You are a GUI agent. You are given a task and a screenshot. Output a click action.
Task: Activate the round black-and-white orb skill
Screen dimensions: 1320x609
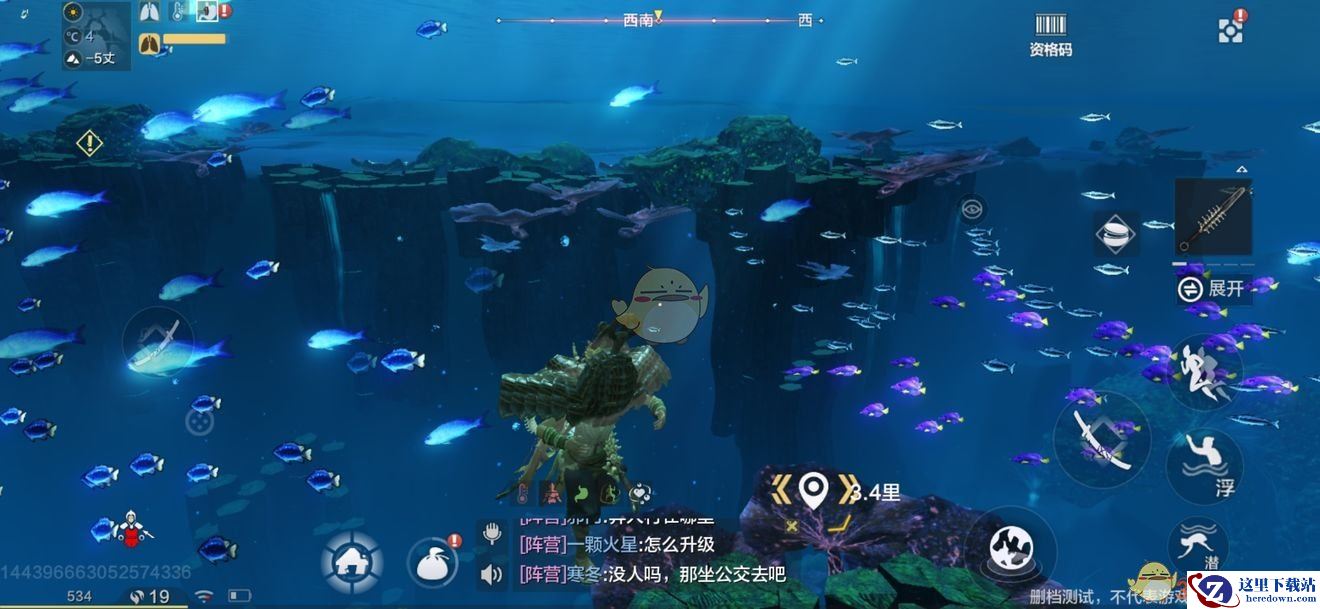(x=1009, y=548)
